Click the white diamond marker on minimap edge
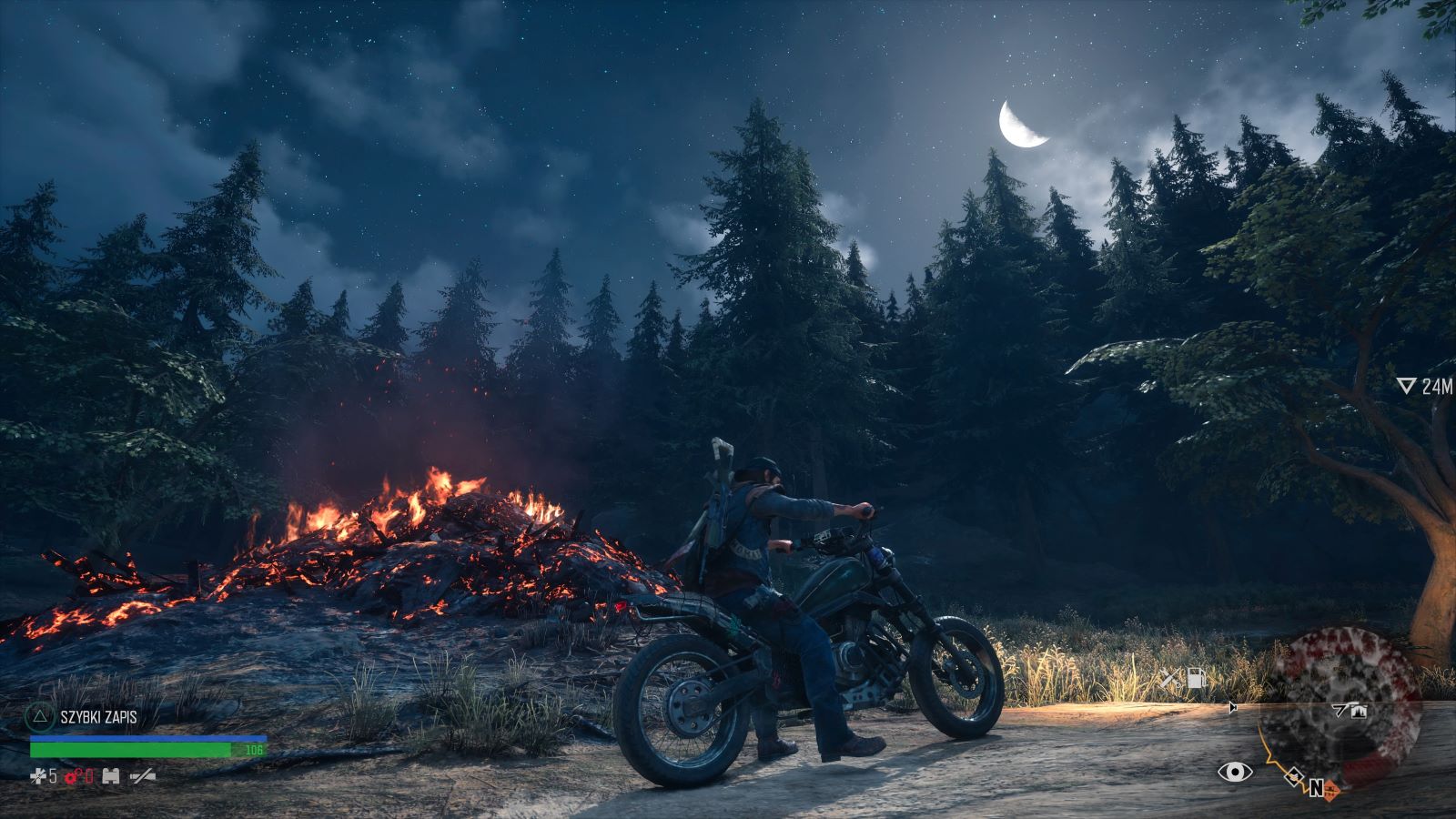The width and height of the screenshot is (1456, 819). [x=1292, y=776]
